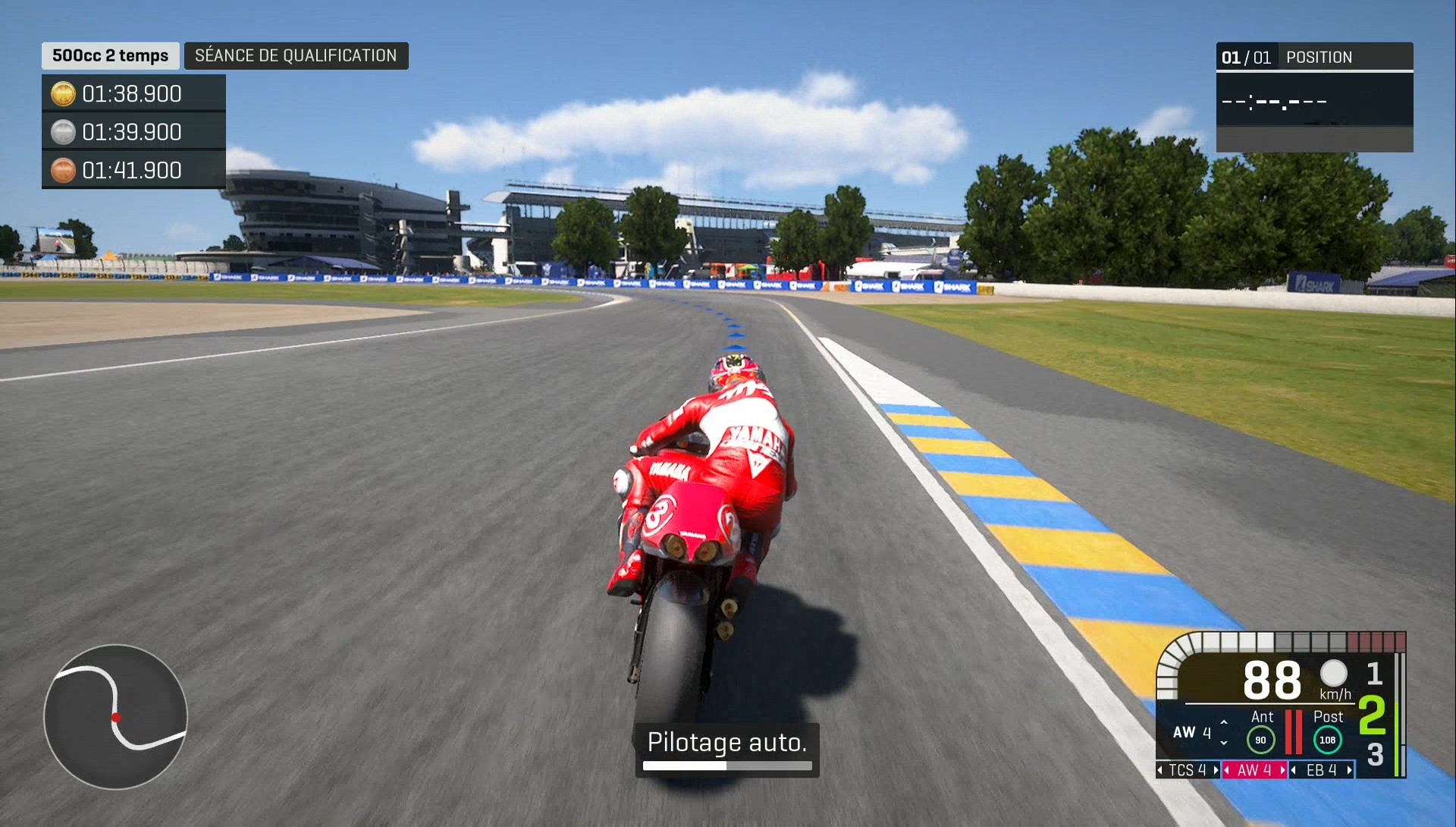
Task: Toggle the EB 4 engine brake setting
Action: 1323,770
